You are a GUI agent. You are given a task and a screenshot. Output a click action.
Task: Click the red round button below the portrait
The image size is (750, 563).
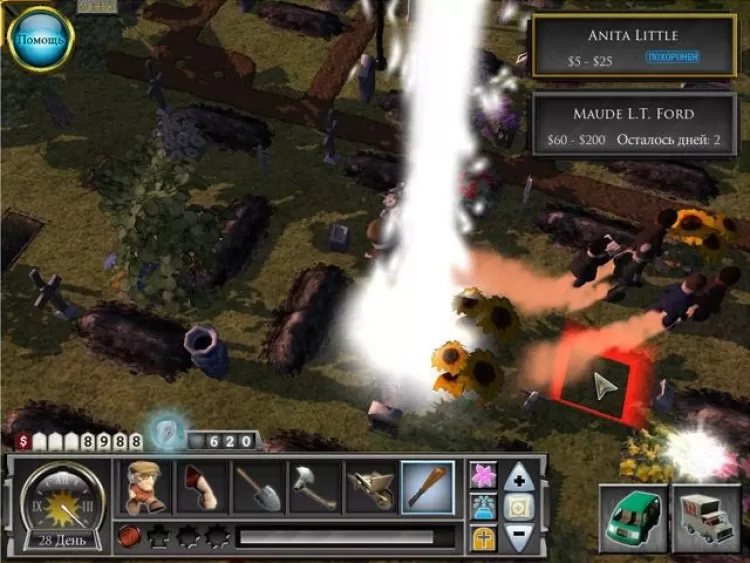click(x=127, y=537)
